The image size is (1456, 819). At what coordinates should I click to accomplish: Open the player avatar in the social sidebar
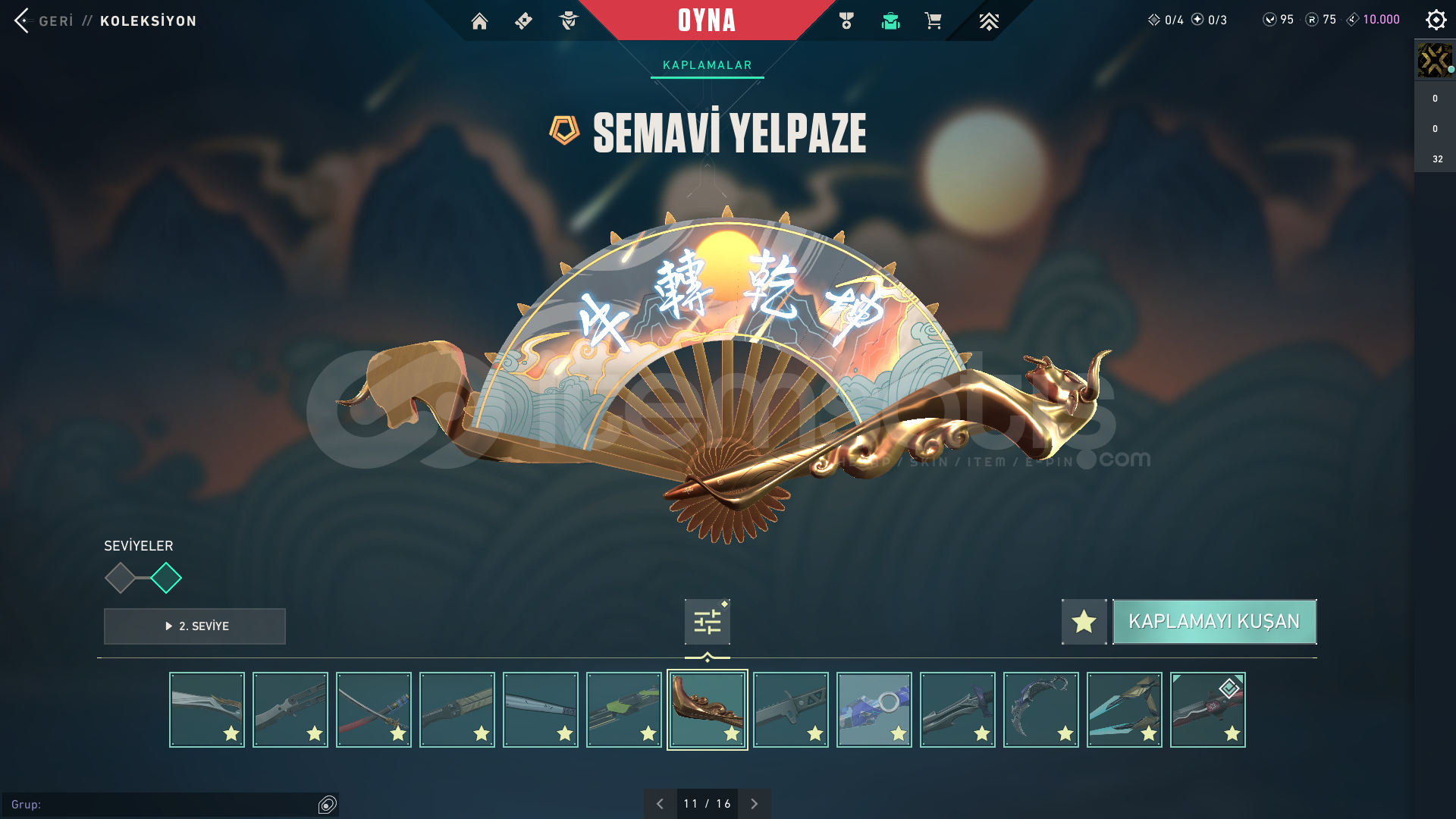(x=1434, y=61)
